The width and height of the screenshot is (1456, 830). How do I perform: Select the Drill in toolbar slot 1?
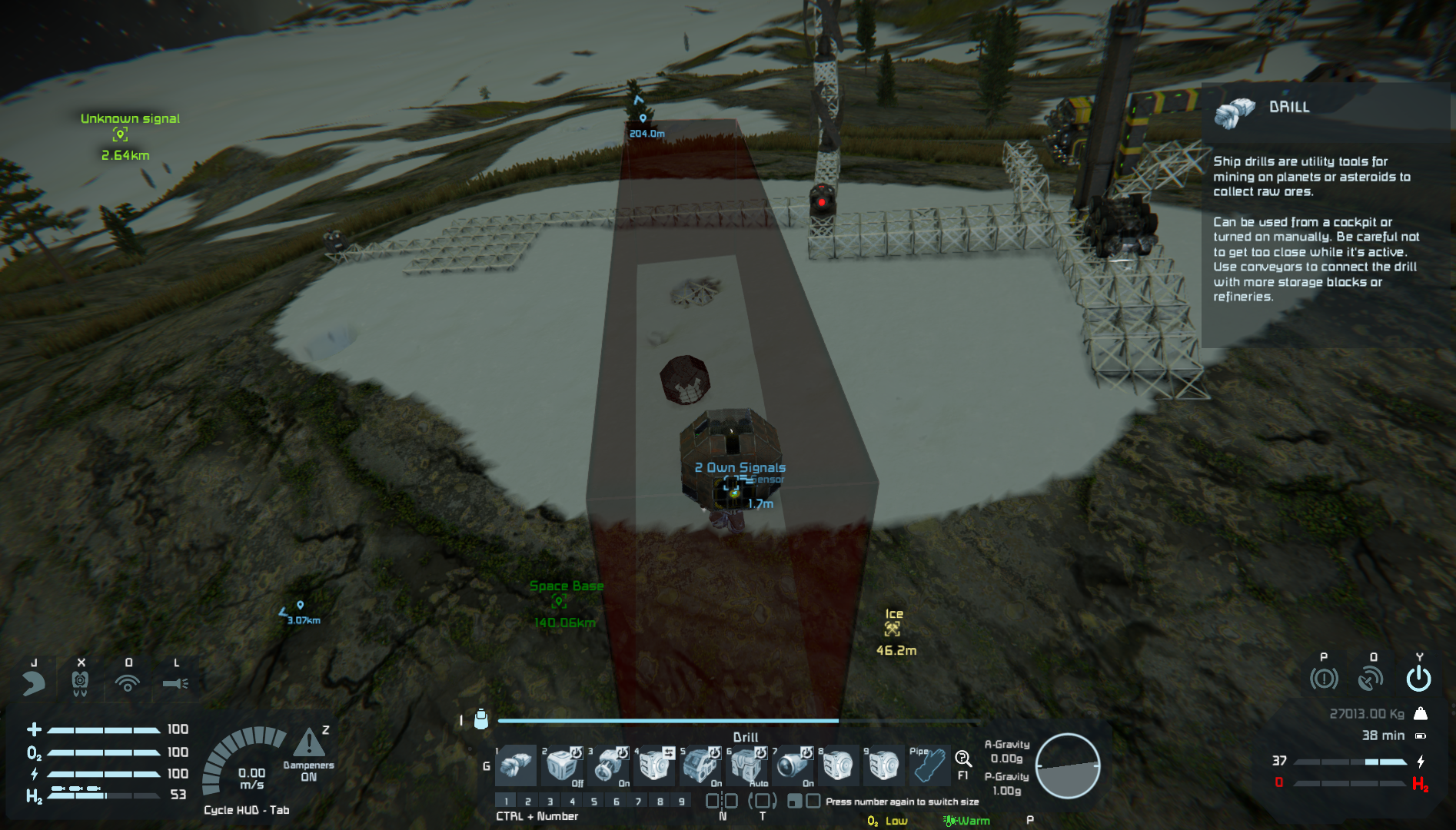(x=516, y=765)
